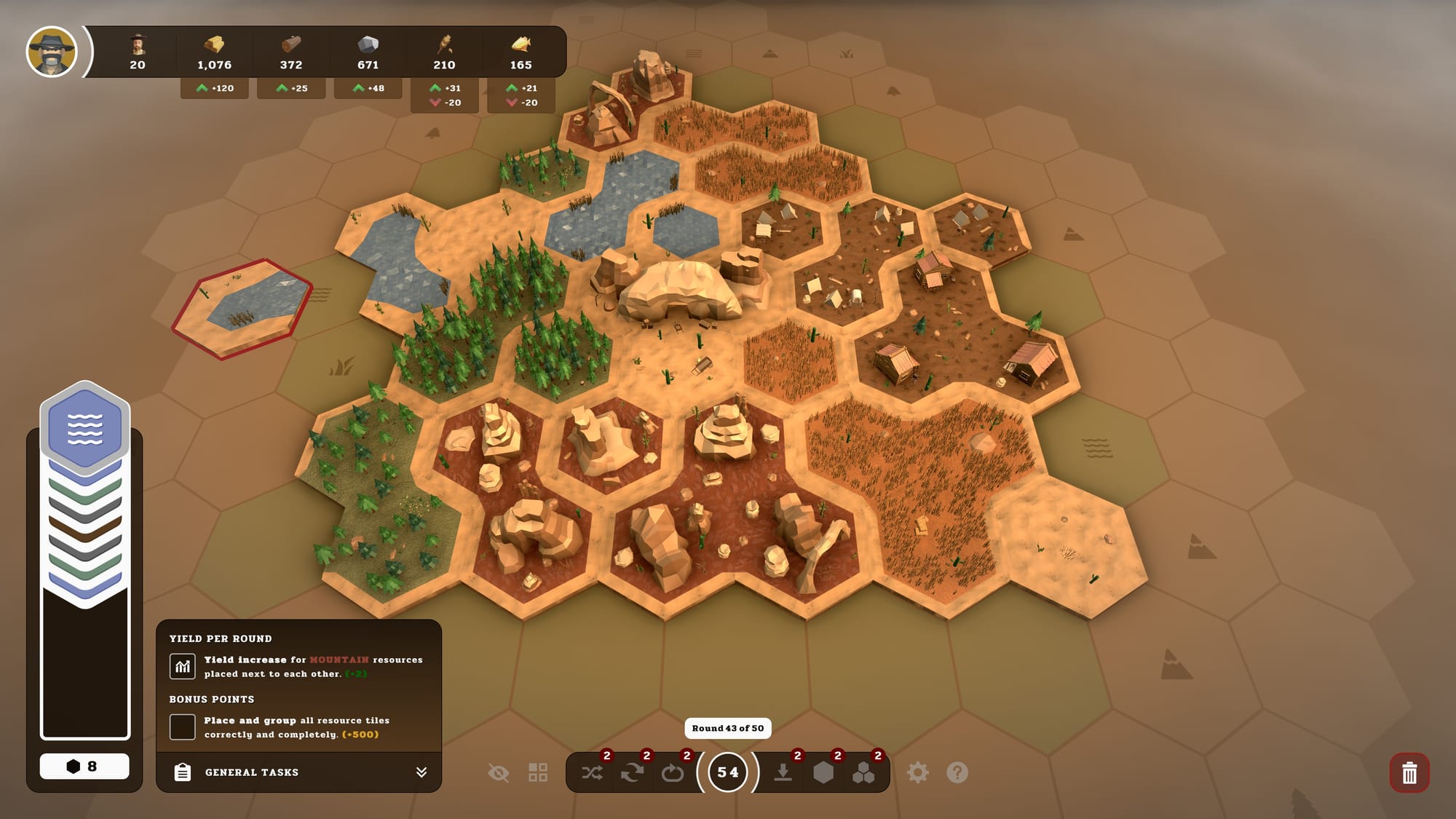Activate the triple hexagon cluster action
Viewport: 1456px width, 819px height.
[x=863, y=772]
